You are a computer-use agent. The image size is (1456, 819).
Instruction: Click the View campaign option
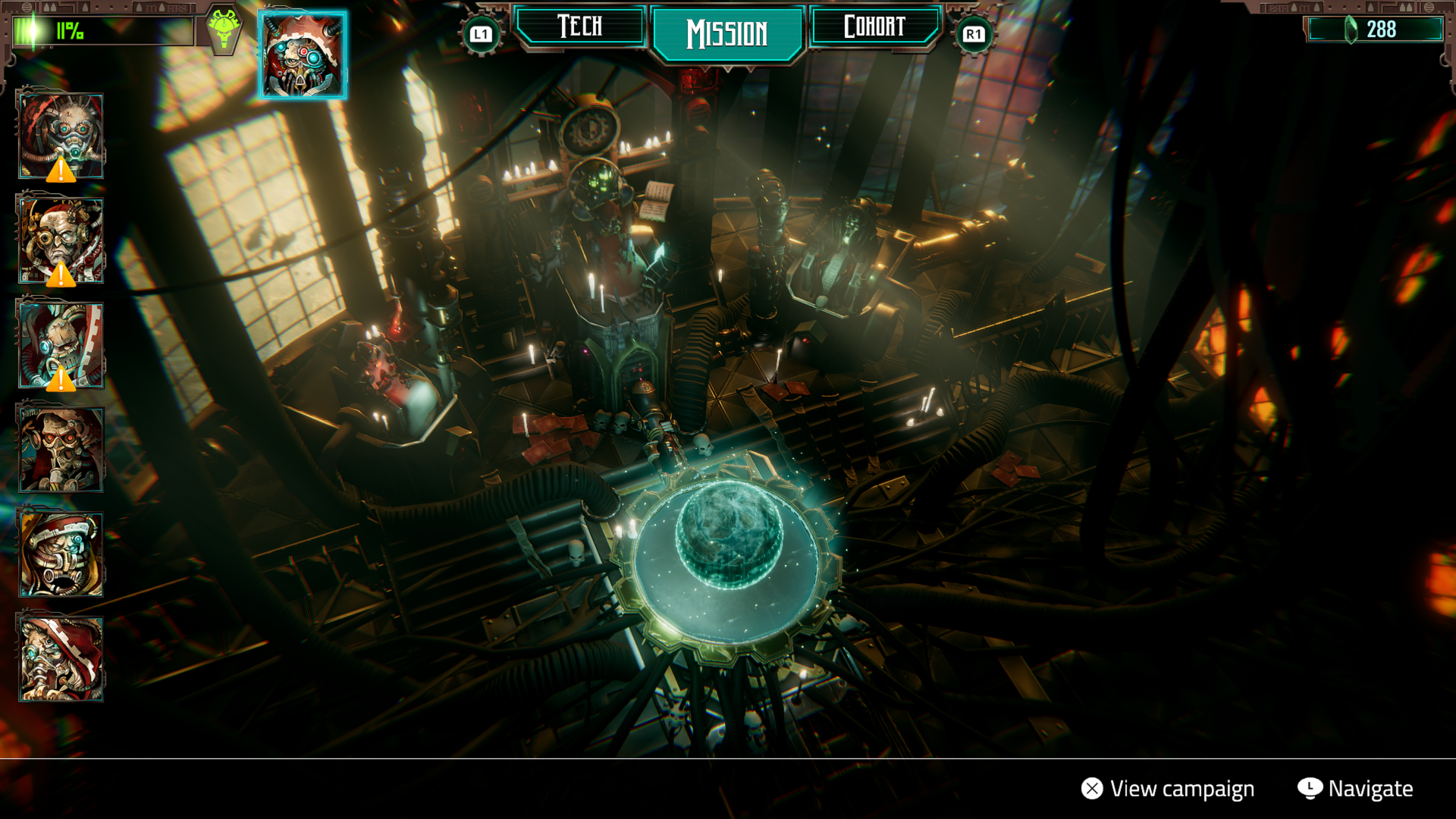[x=1168, y=789]
